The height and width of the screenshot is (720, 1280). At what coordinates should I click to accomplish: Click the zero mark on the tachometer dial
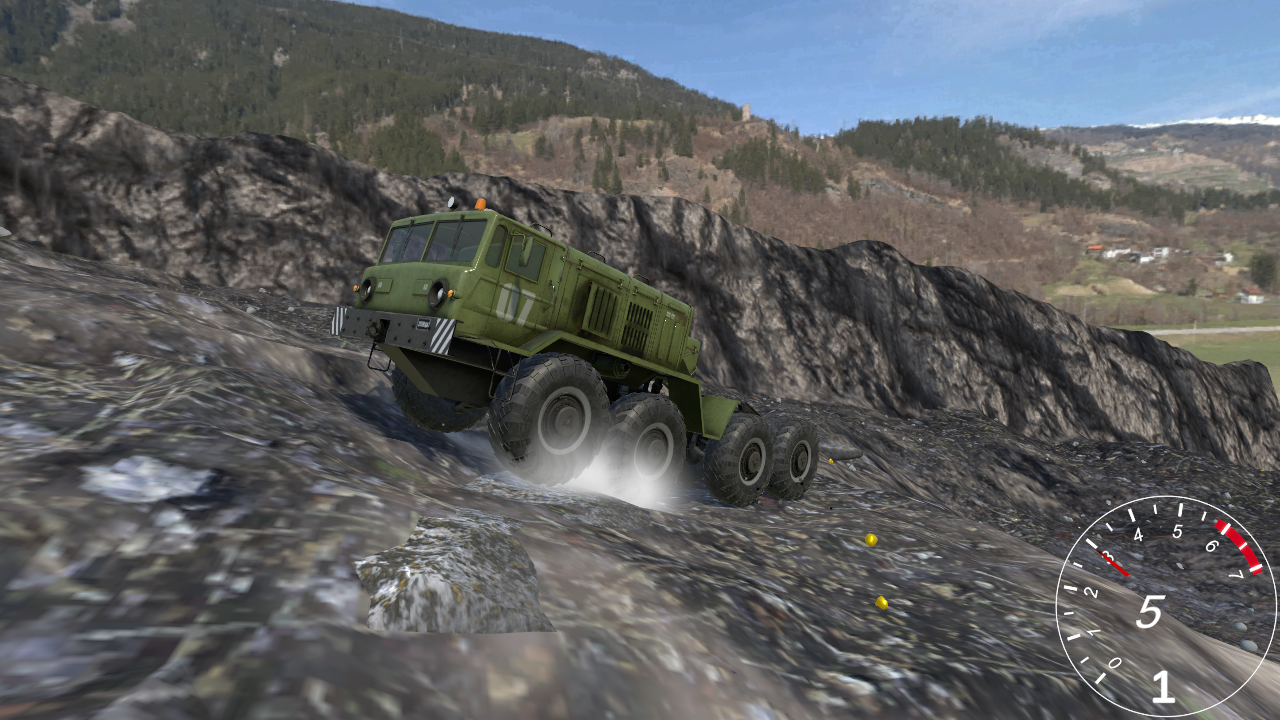pyautogui.click(x=1116, y=662)
